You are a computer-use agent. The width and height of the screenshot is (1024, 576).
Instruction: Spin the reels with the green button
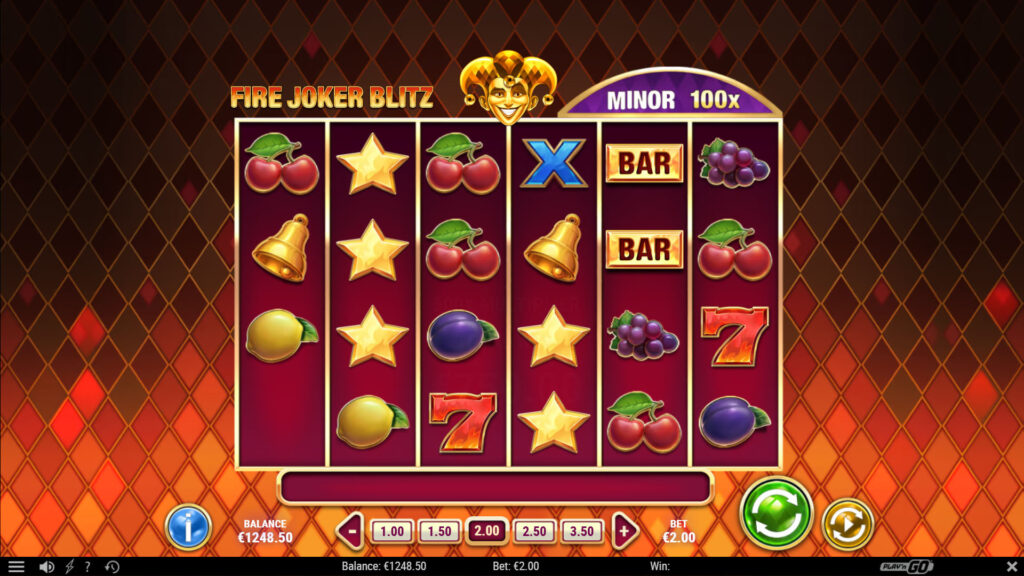click(776, 513)
